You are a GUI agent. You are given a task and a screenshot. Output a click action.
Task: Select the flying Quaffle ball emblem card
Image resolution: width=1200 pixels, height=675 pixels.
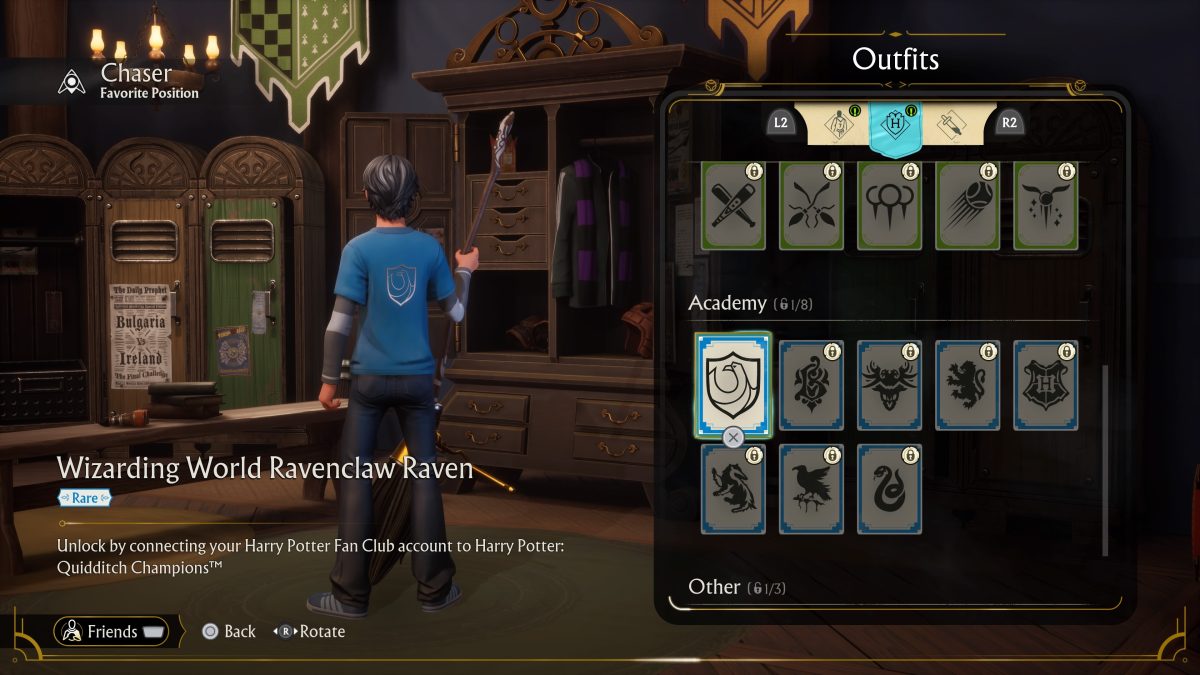(968, 205)
